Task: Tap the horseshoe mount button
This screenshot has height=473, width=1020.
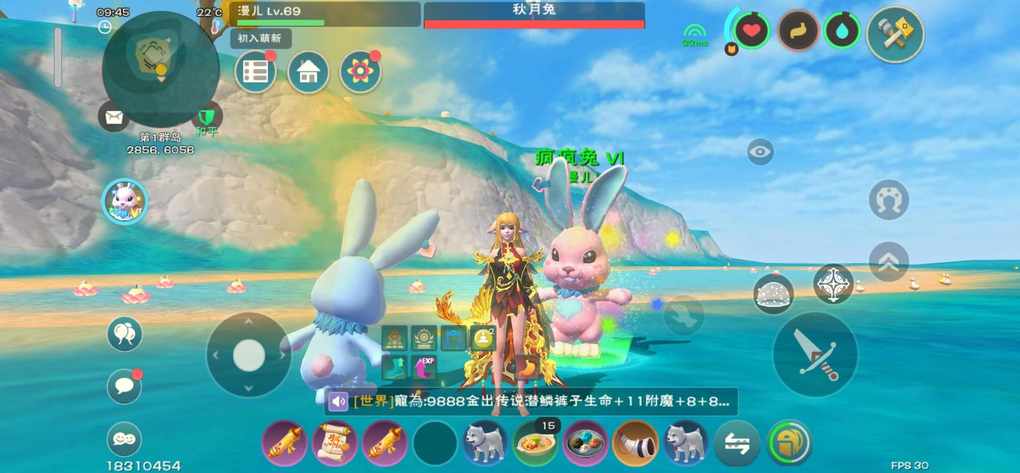Action: pyautogui.click(x=888, y=200)
